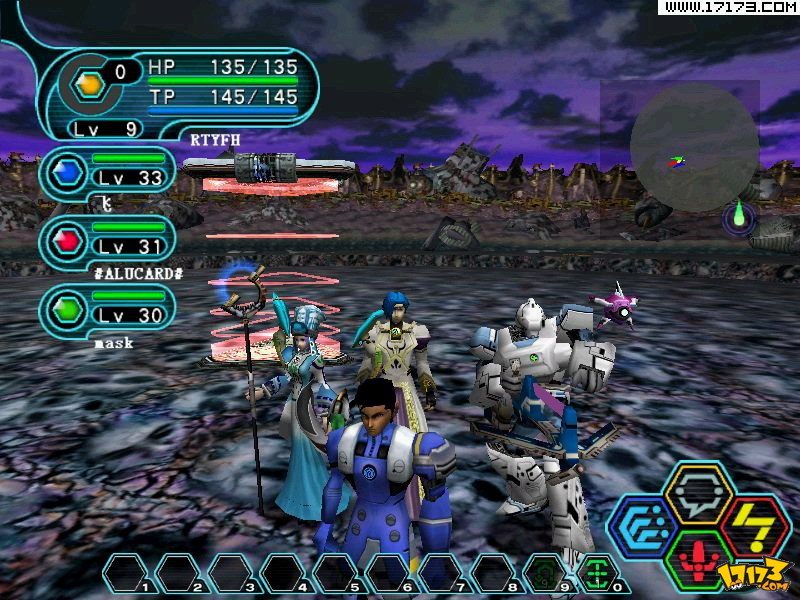Viewport: 800px width, 600px height.
Task: Activate the green crosshair slot numbered 0
Action: click(x=596, y=574)
